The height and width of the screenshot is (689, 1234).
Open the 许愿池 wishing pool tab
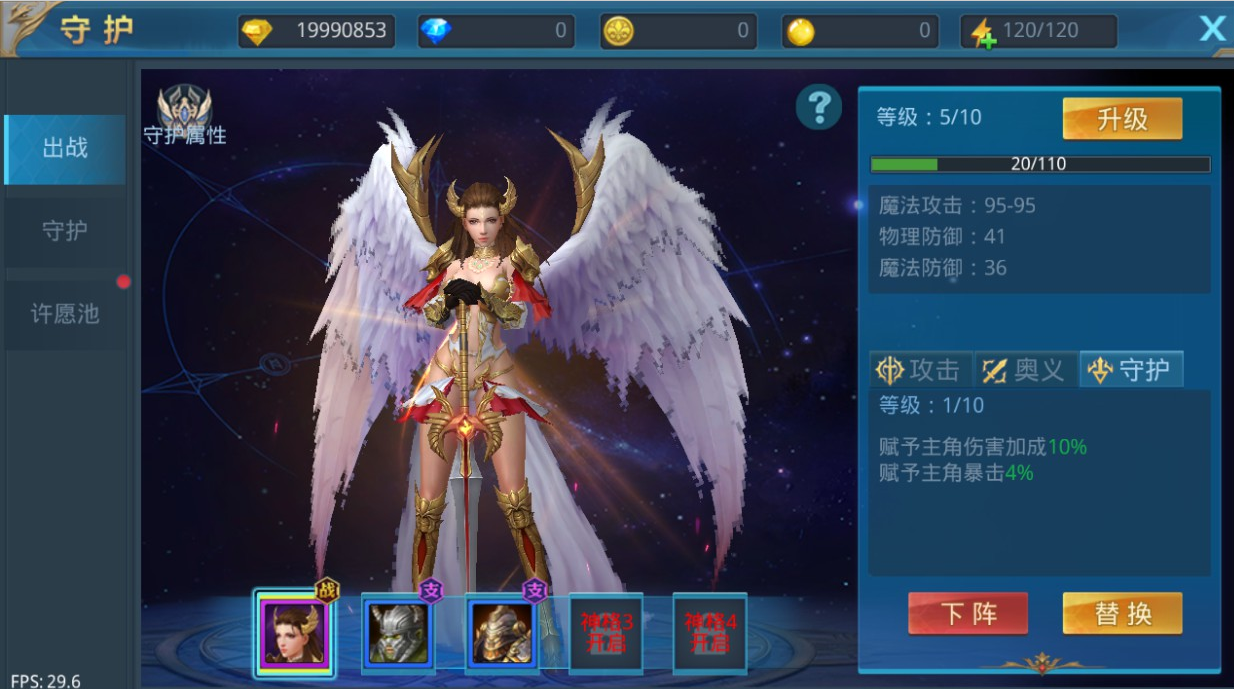click(x=65, y=314)
